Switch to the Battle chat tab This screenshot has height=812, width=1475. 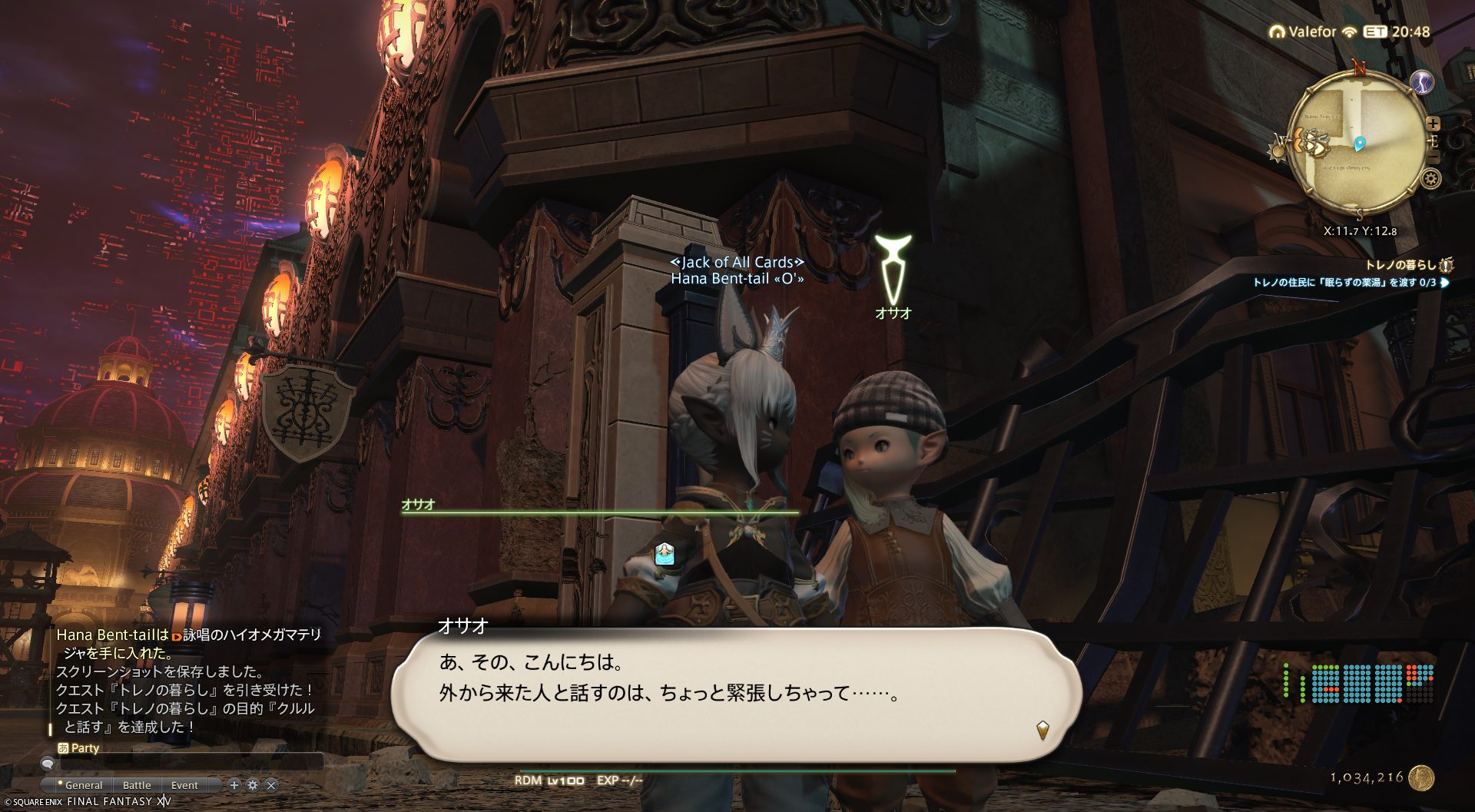137,785
